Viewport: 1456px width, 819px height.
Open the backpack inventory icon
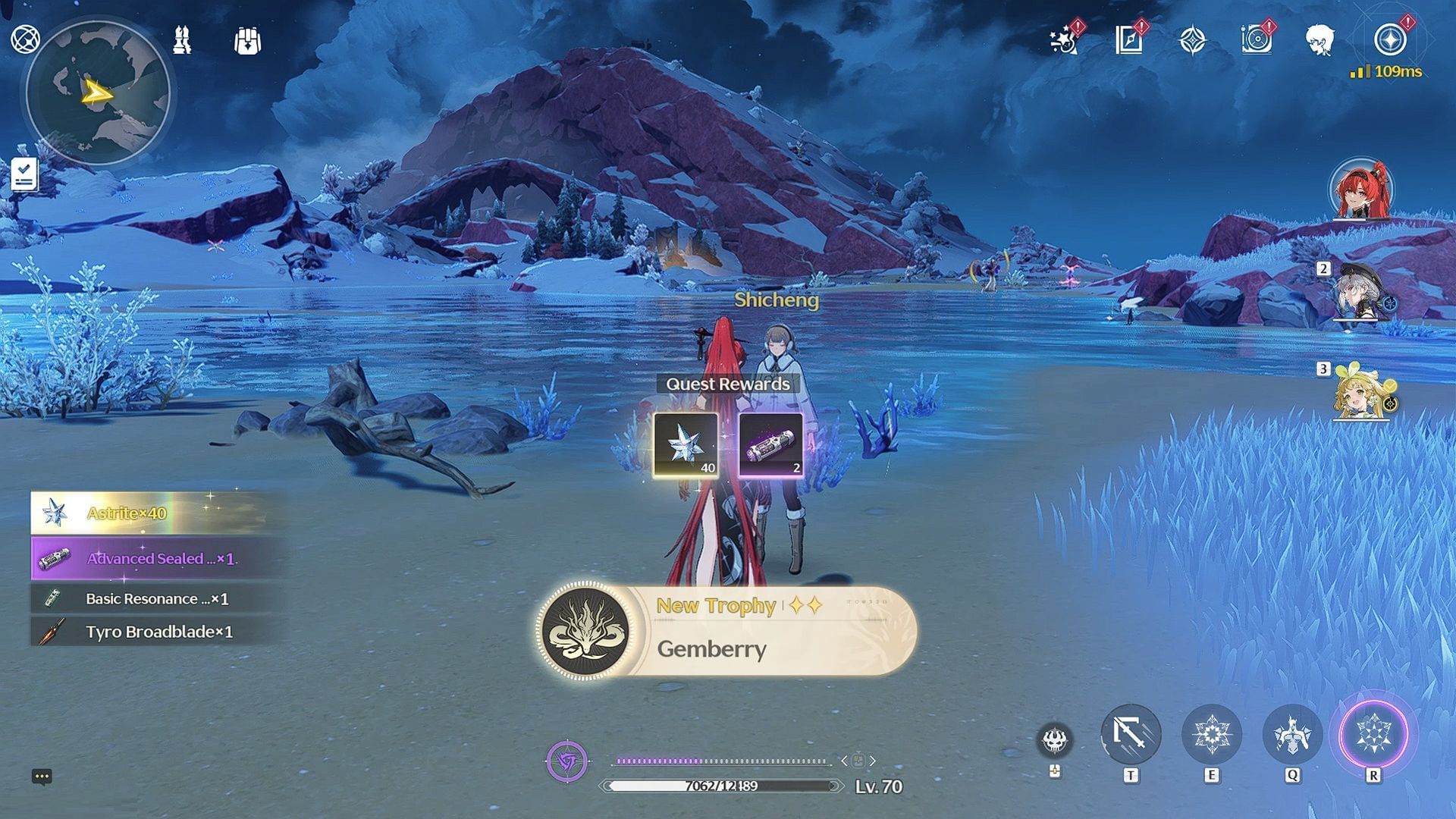click(x=247, y=41)
